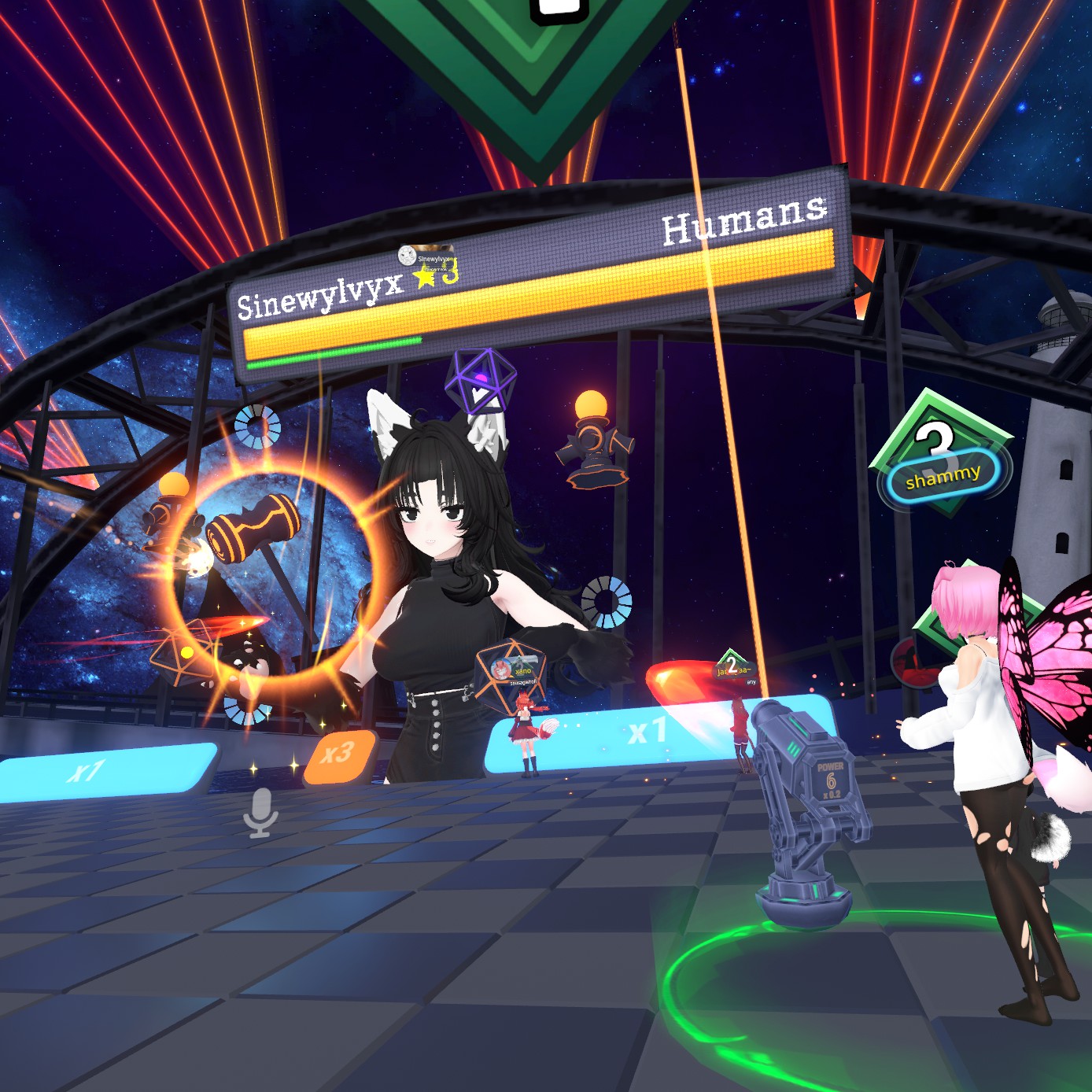Toggle the microphone mute icon
The width and height of the screenshot is (1092, 1092).
tap(260, 812)
